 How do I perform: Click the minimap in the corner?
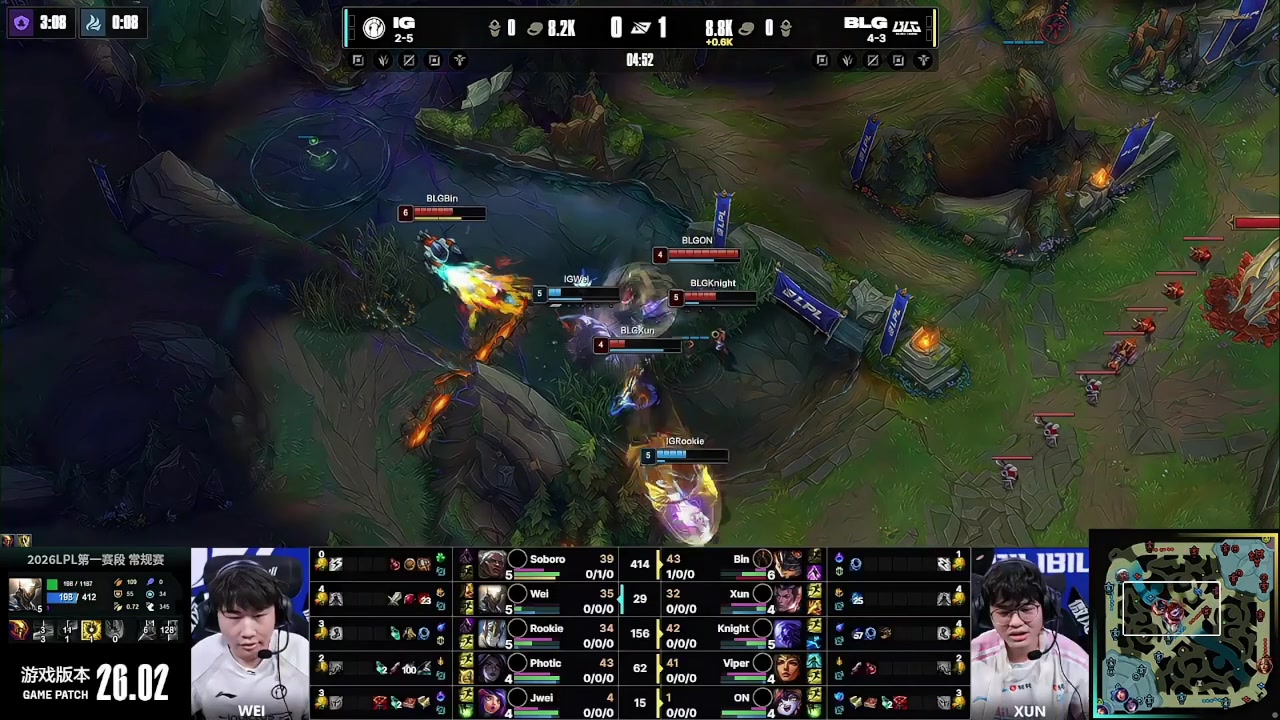[1185, 625]
